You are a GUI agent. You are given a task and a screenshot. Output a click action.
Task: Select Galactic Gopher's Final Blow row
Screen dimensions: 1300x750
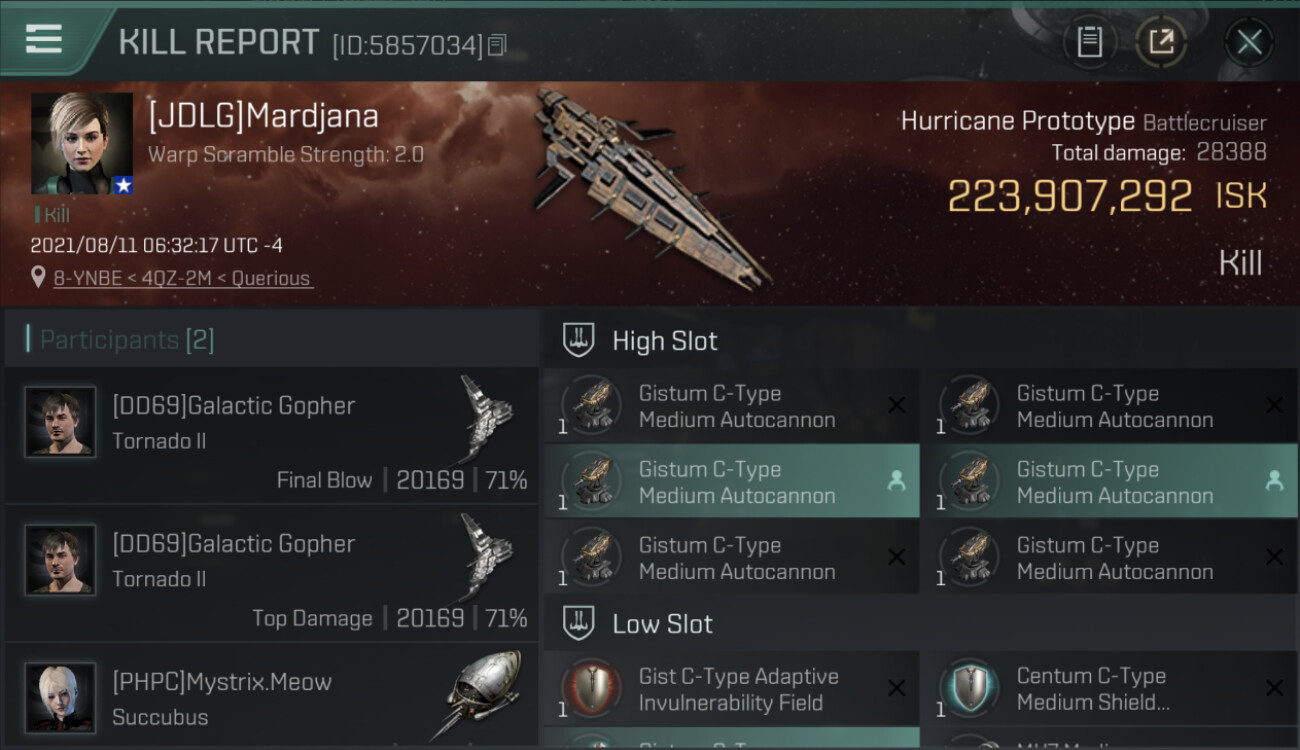(x=271, y=435)
